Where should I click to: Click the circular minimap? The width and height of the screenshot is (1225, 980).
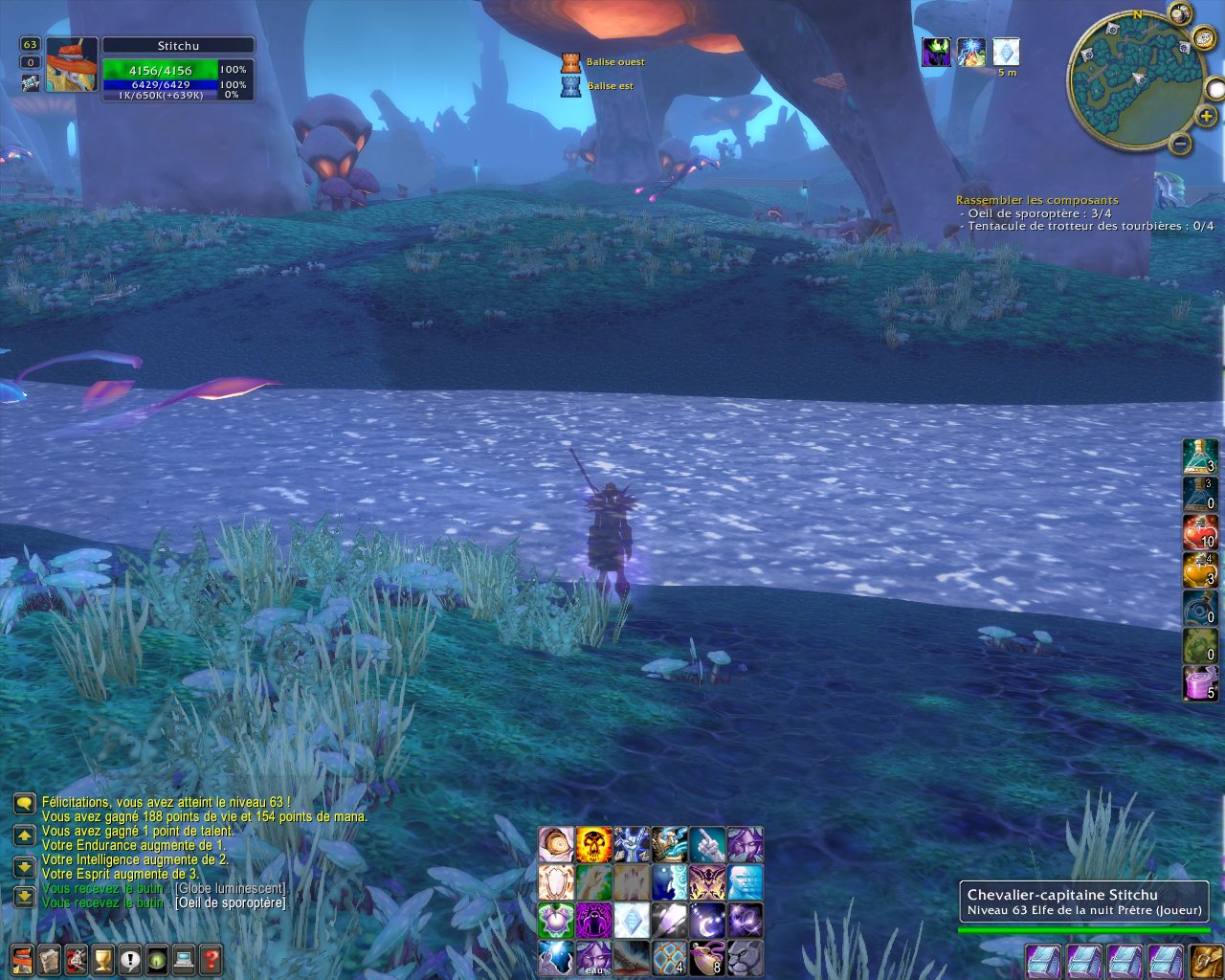(x=1136, y=79)
